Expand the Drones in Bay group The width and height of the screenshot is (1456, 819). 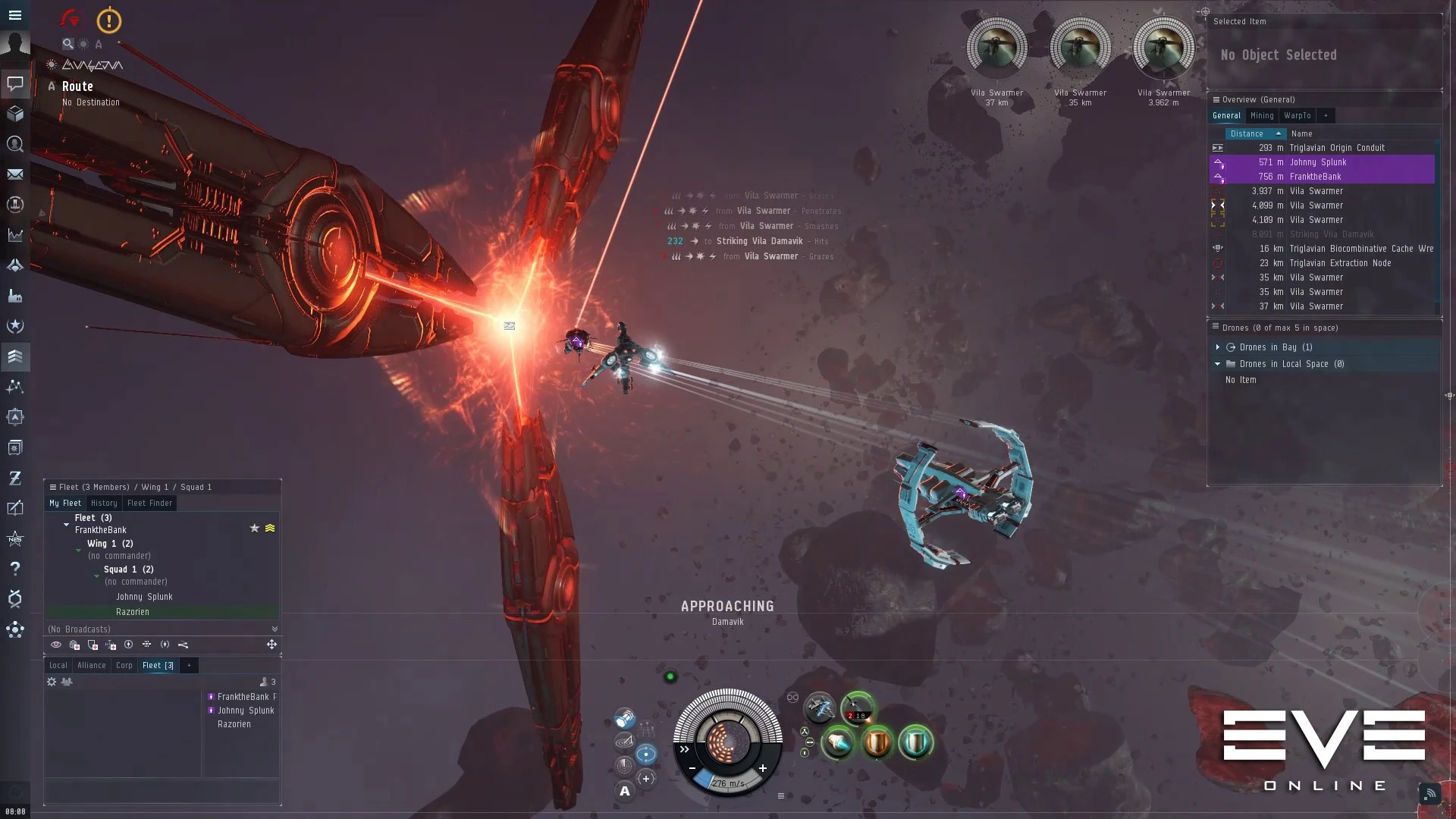click(x=1218, y=347)
